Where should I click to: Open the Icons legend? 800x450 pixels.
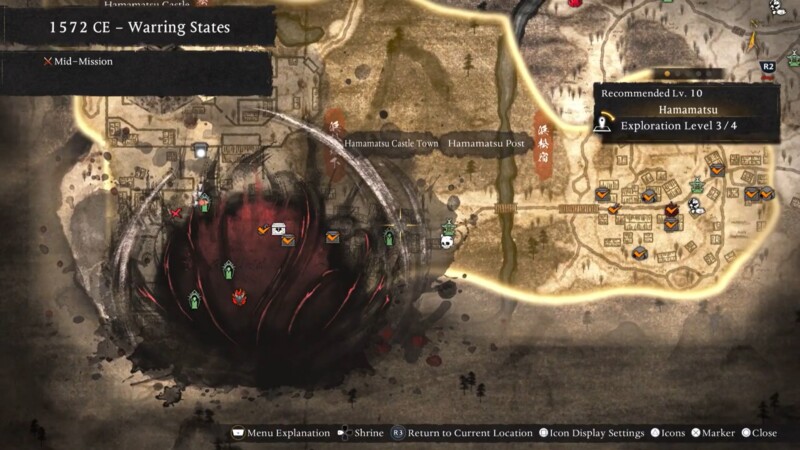coord(668,433)
